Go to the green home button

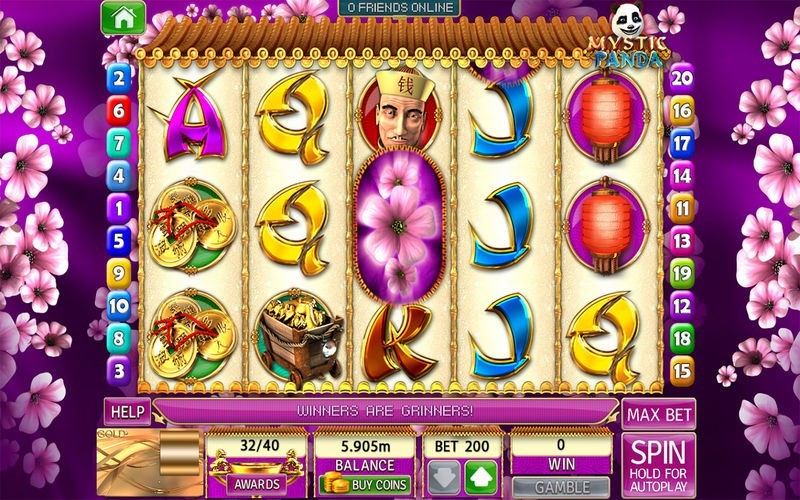pos(124,17)
